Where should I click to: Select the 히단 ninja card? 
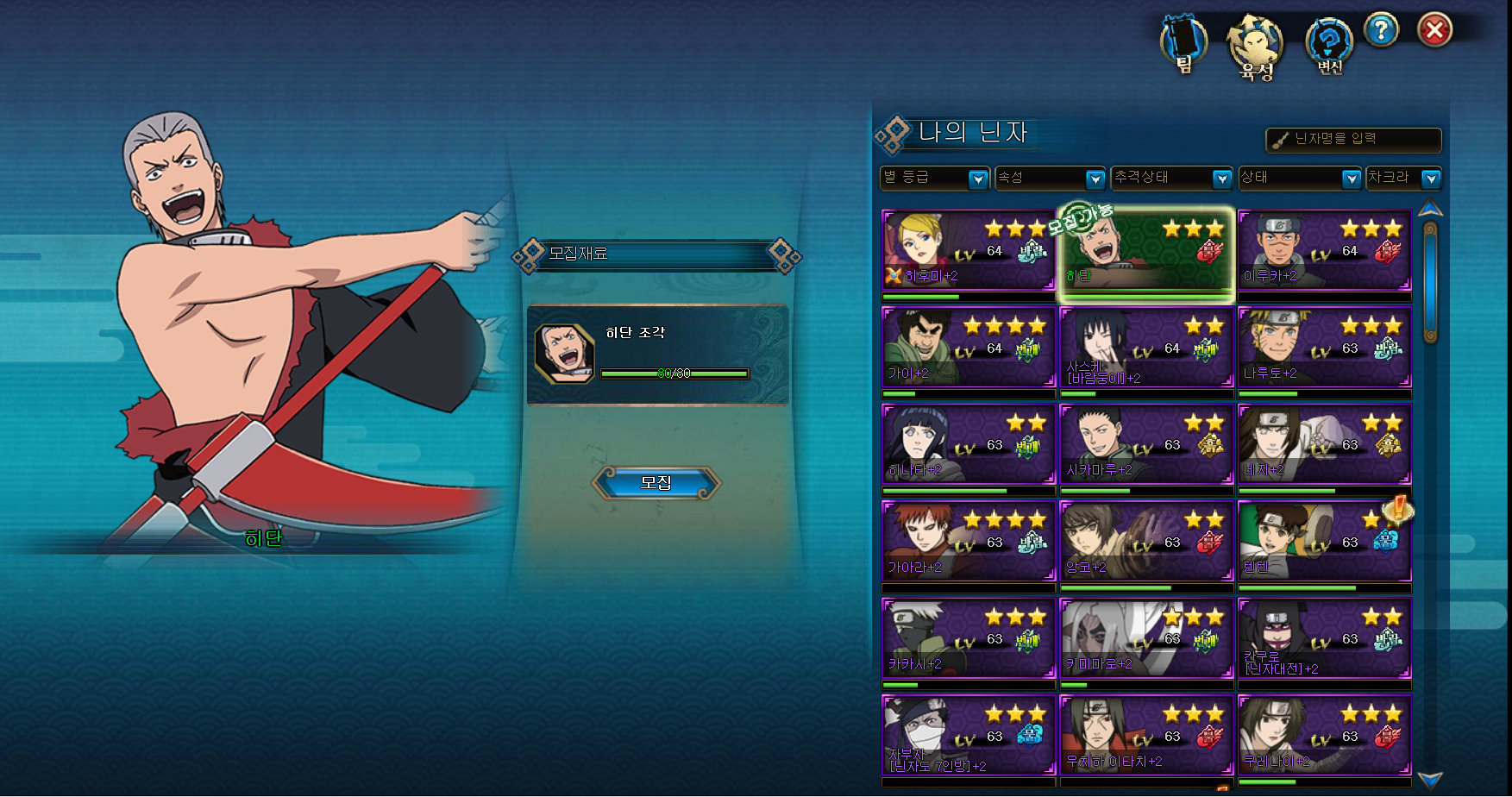click(1146, 250)
